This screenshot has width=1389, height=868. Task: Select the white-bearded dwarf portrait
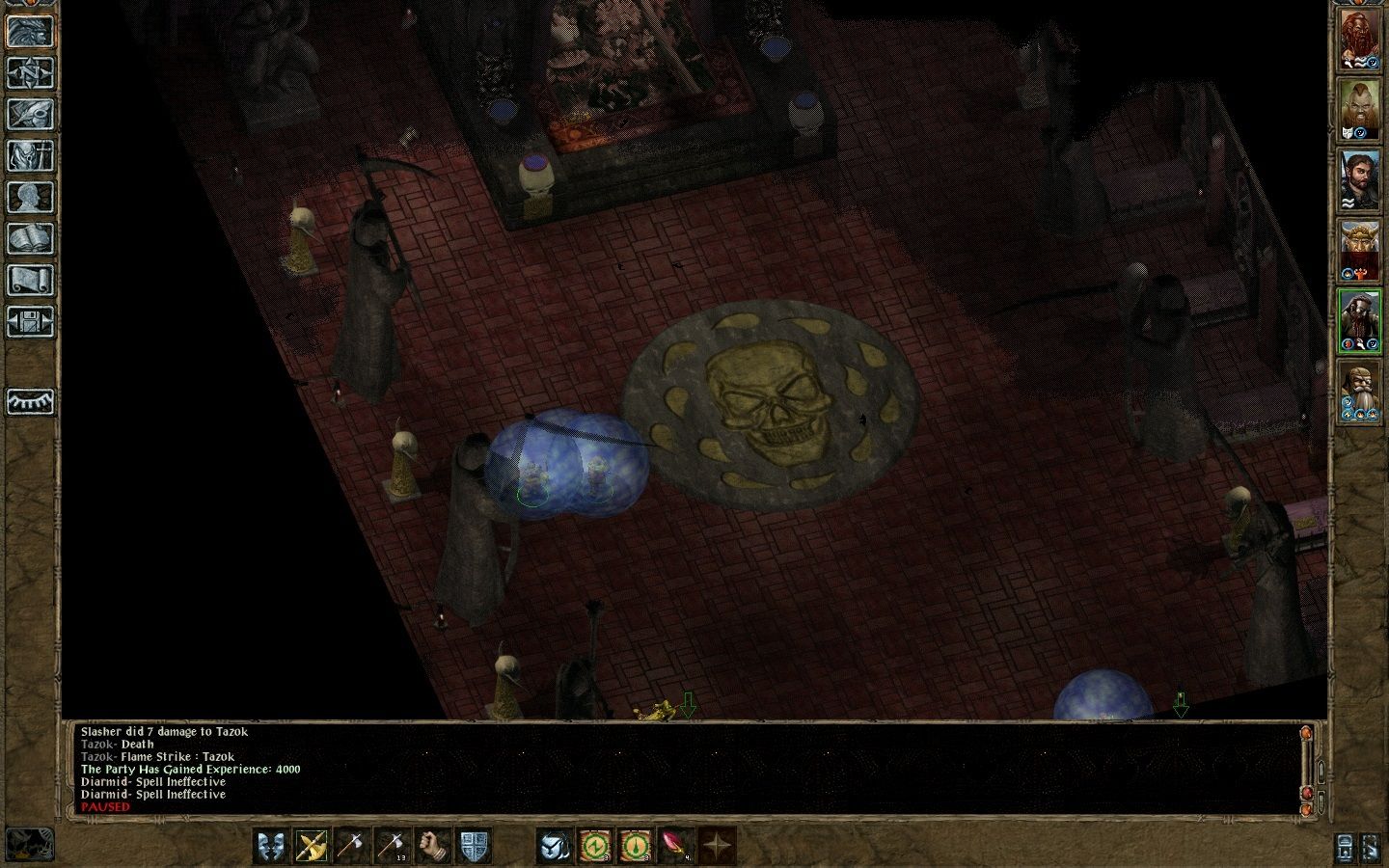(1358, 392)
